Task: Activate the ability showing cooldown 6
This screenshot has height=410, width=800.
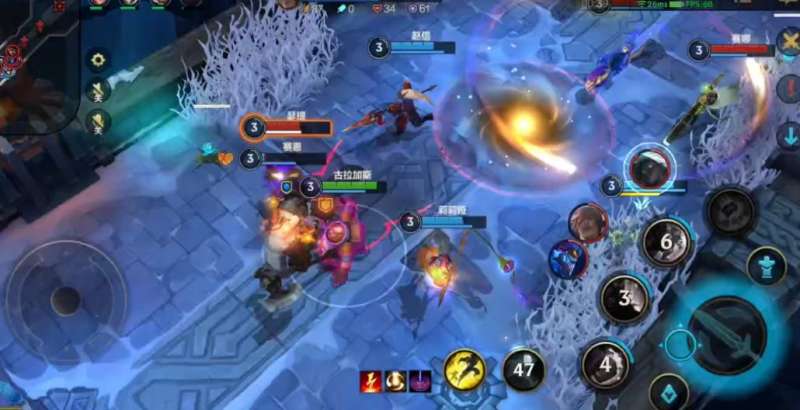Action: click(x=667, y=242)
